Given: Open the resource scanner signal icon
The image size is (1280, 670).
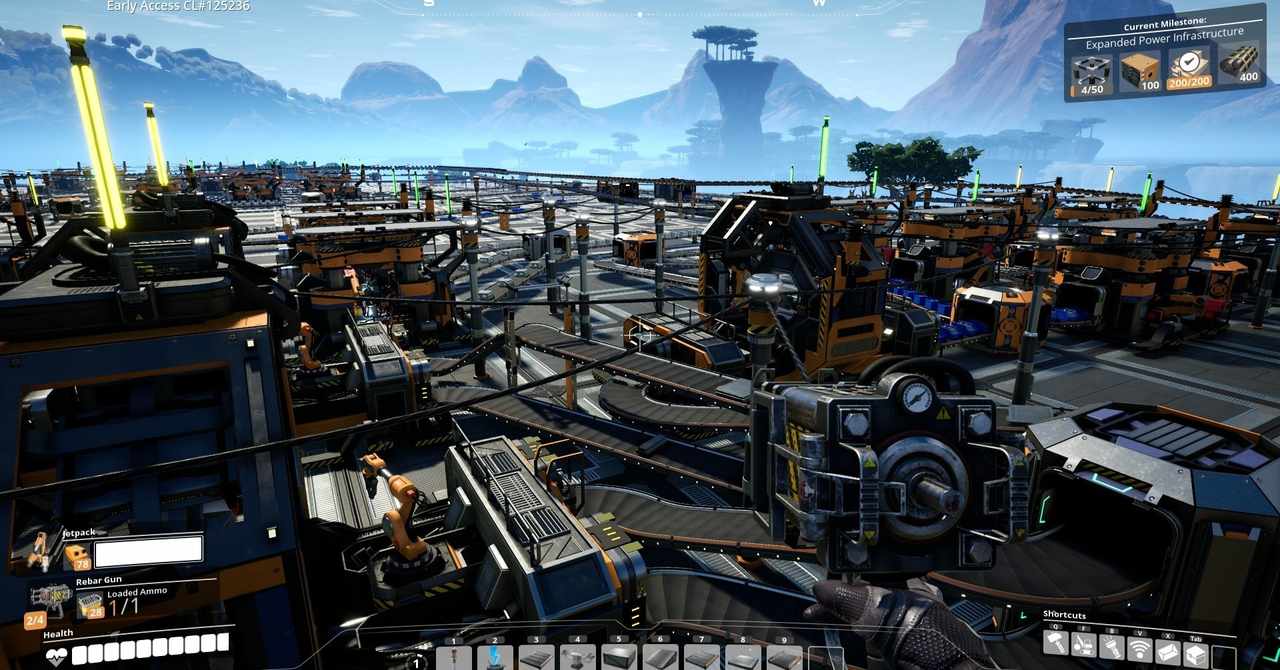Looking at the screenshot, I should 1139,649.
